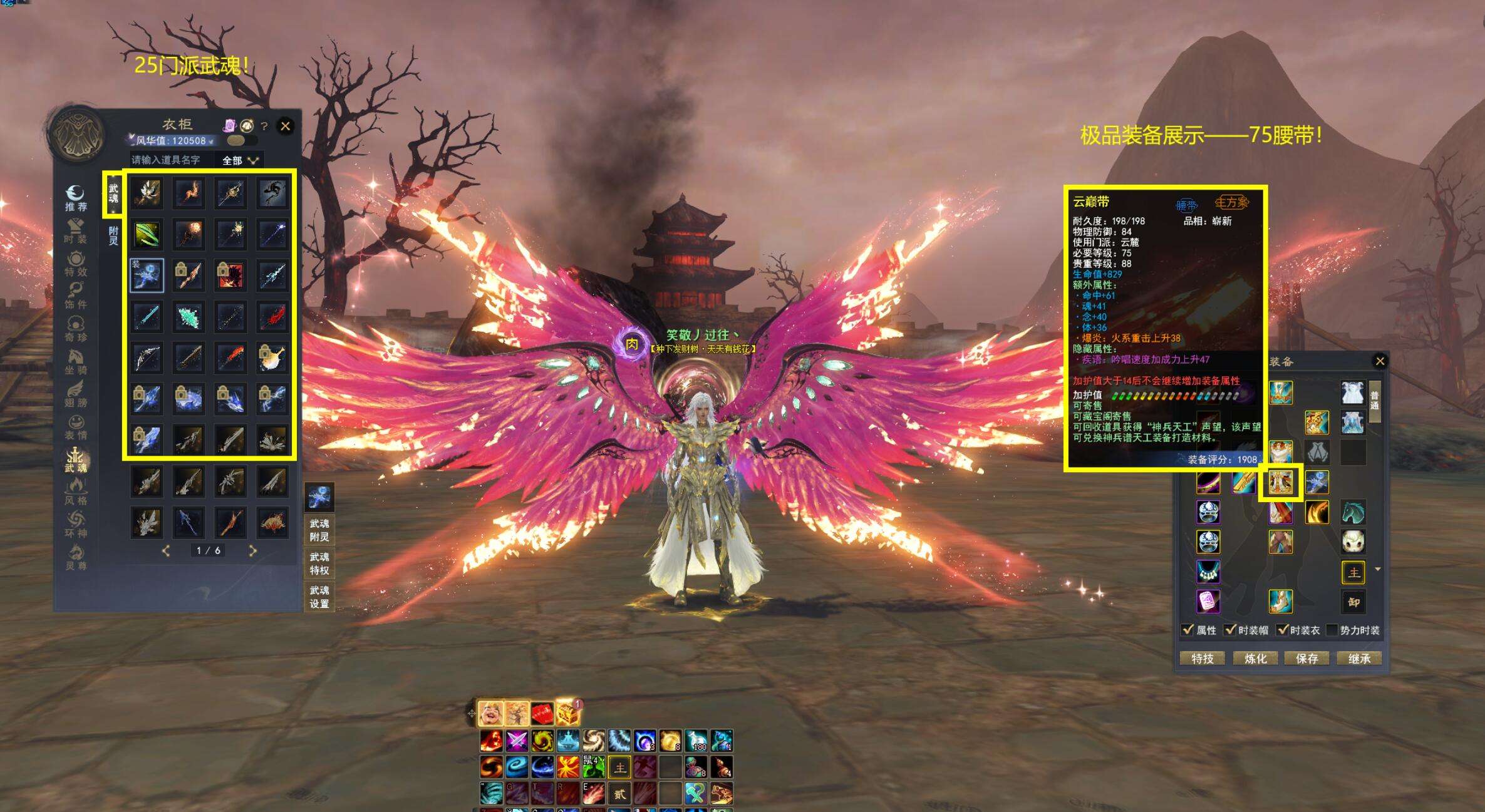Toggle the 属性 checkbox

[x=1187, y=630]
